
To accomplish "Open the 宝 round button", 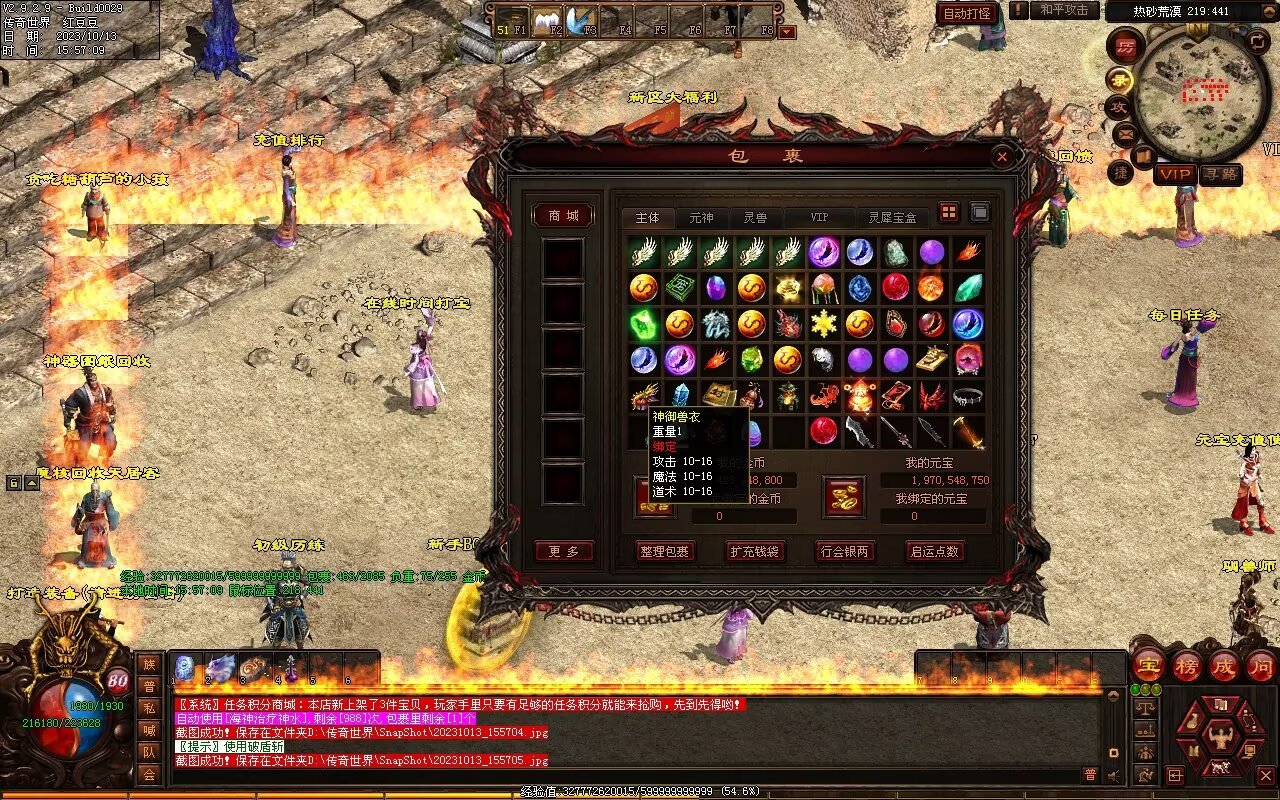I will (x=1148, y=665).
